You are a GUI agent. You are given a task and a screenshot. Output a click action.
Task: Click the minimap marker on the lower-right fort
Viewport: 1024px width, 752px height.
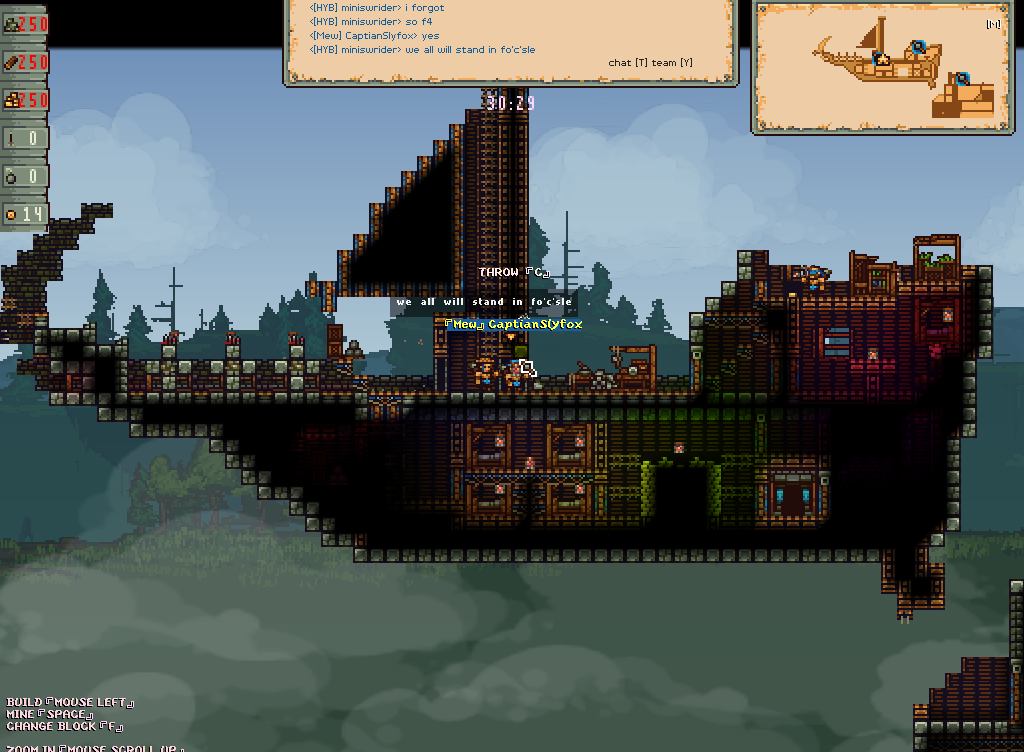[962, 78]
